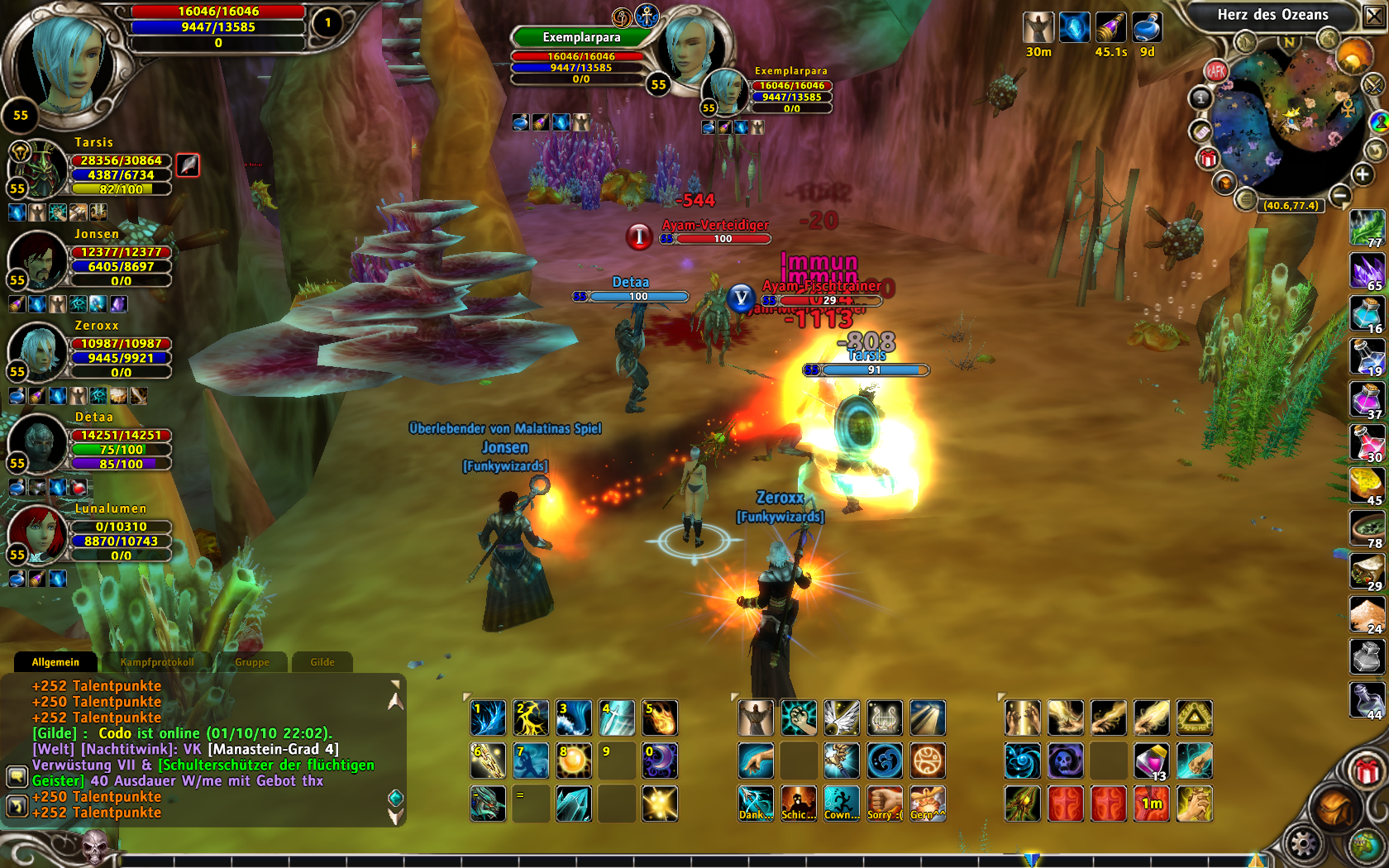The image size is (1389, 868).
Task: Toggle the red AFK button
Action: point(1215,71)
